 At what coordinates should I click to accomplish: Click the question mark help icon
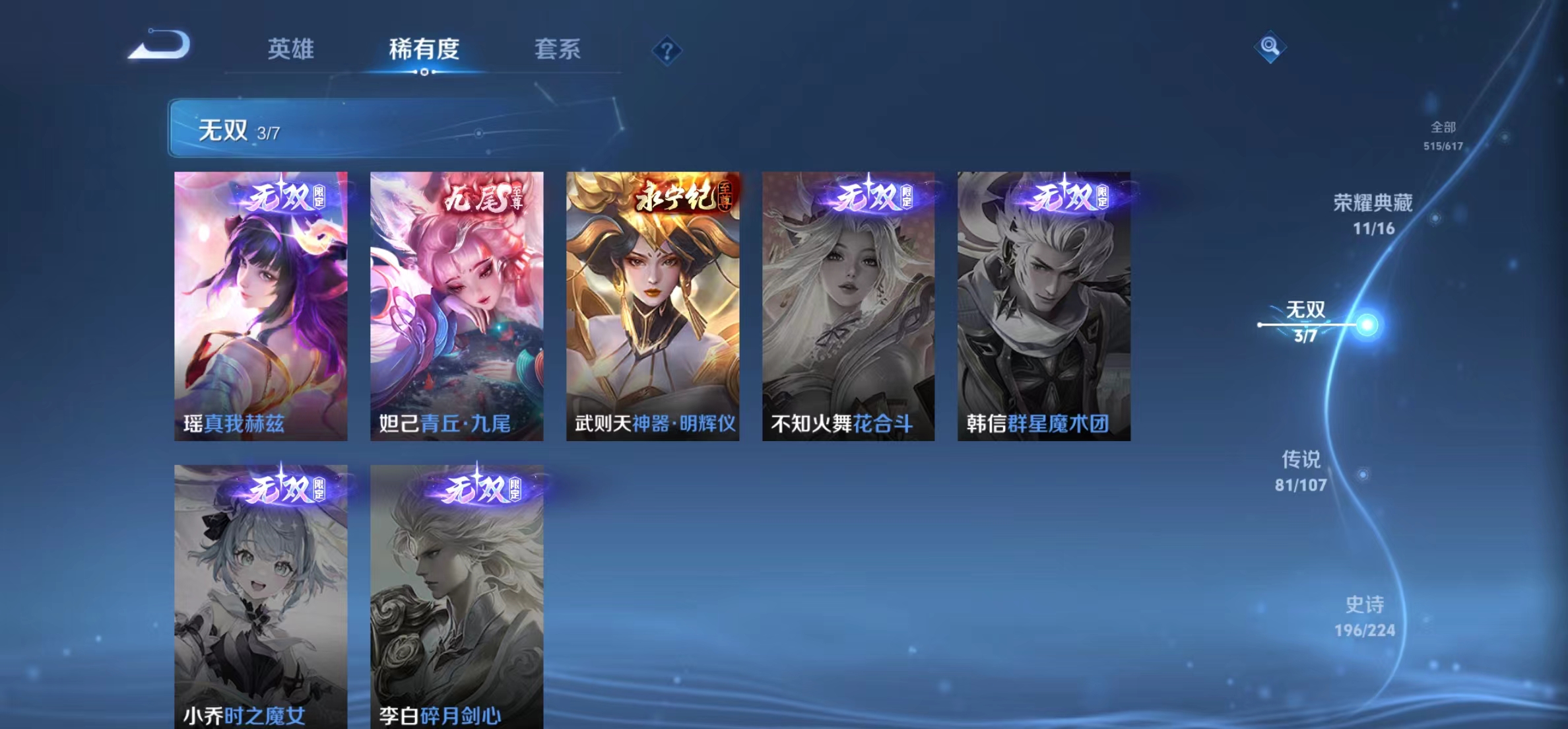[669, 51]
